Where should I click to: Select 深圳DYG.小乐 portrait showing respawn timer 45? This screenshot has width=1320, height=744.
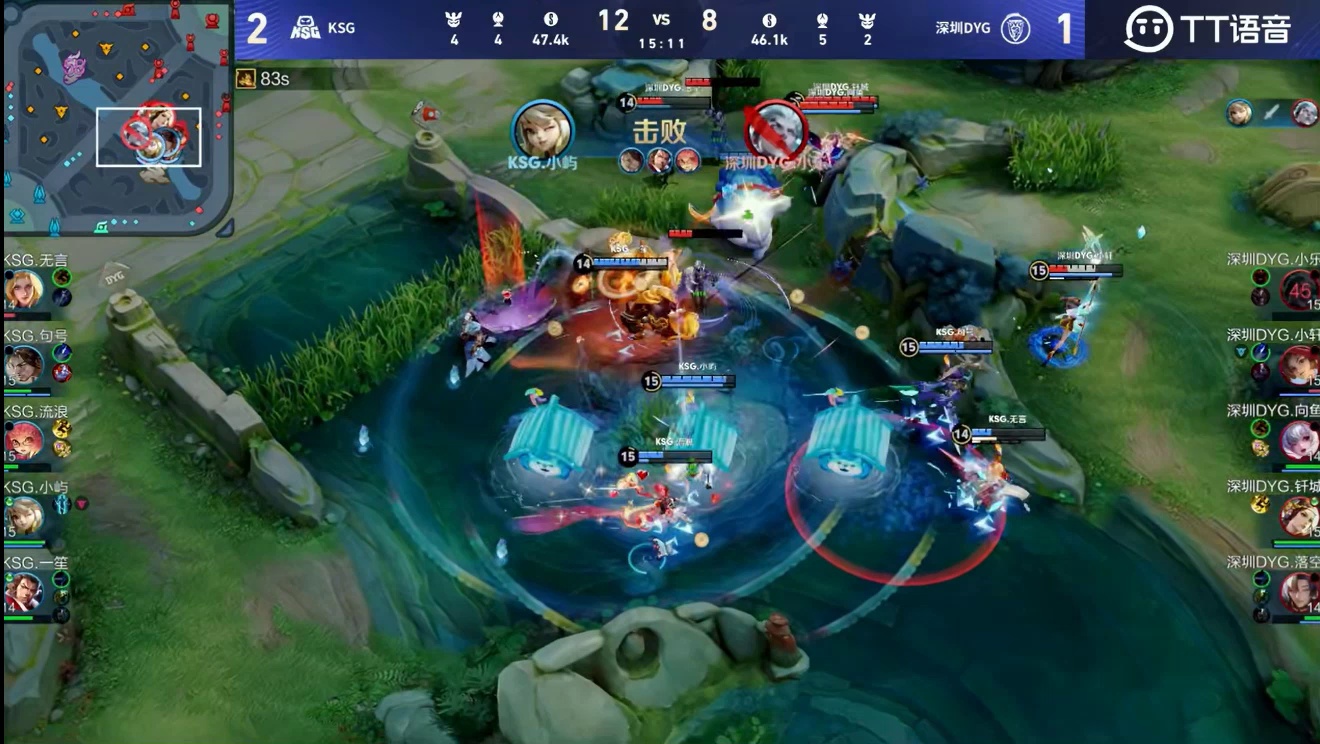(x=1298, y=290)
